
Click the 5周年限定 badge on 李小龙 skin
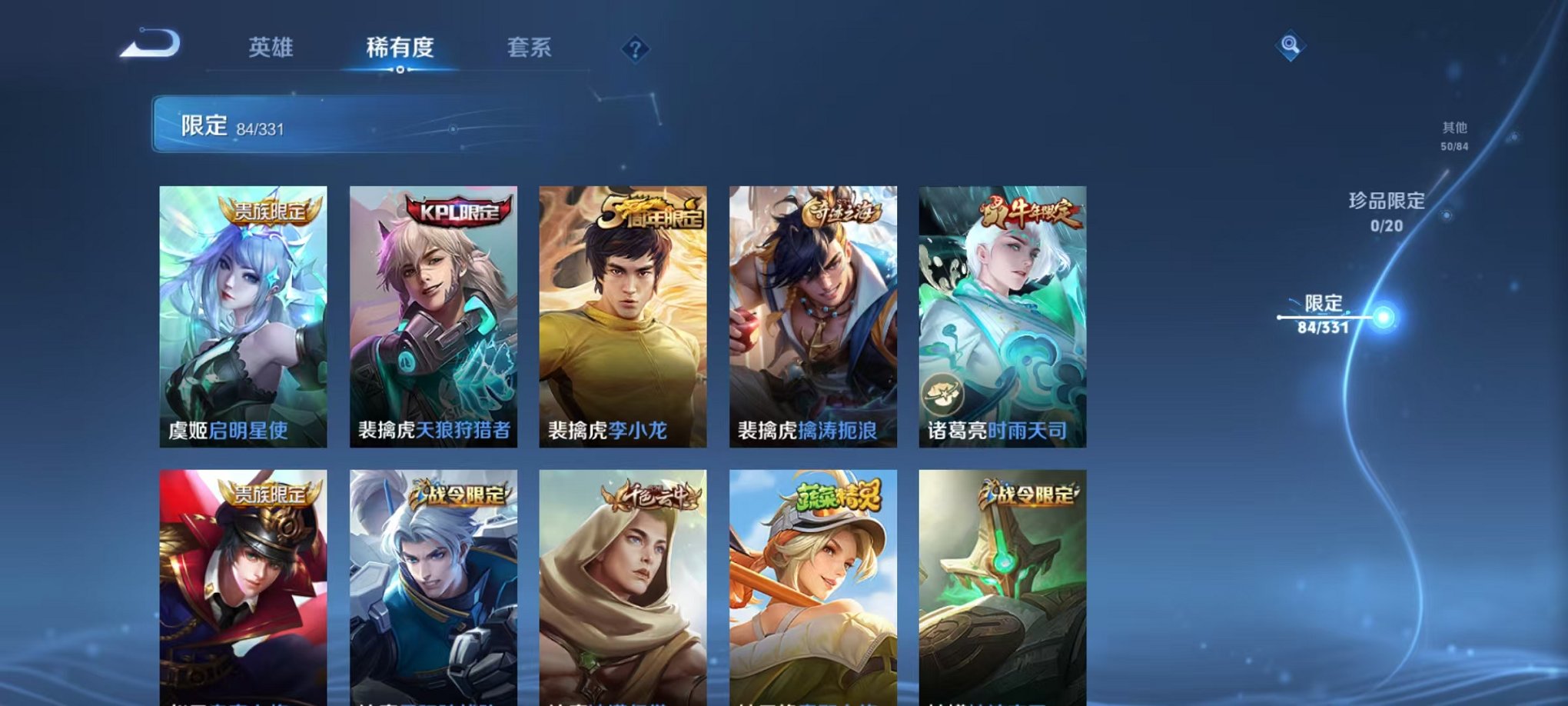point(654,213)
